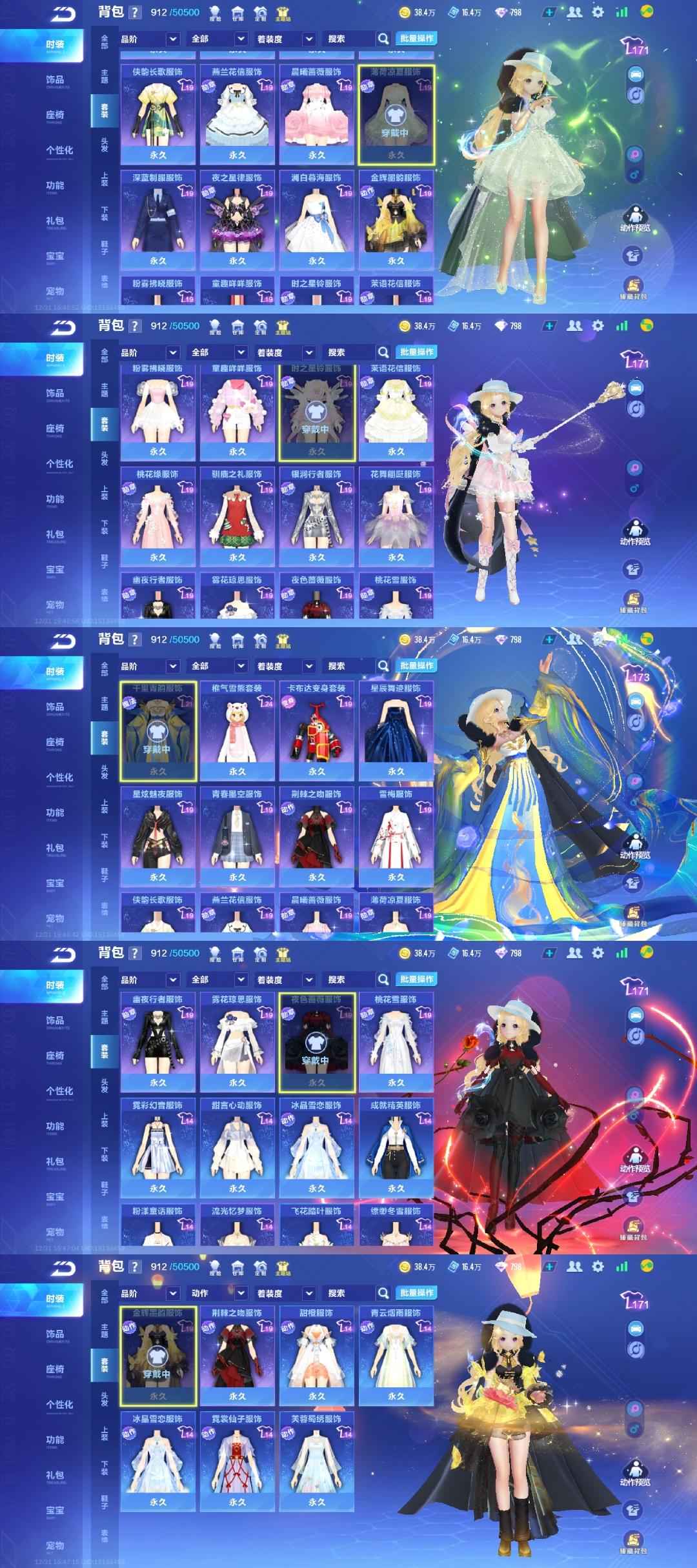Choose the 稚气雪熊套装 bear costume

tap(237, 730)
